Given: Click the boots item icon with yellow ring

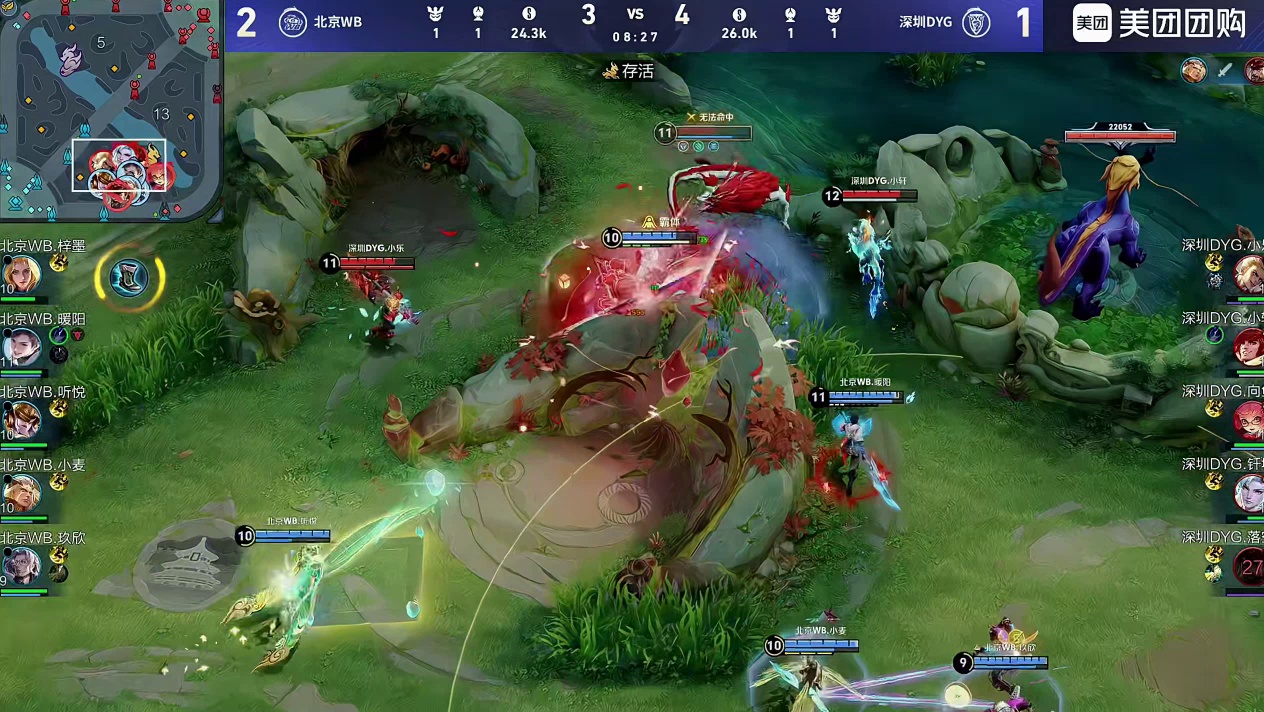Looking at the screenshot, I should pos(129,277).
